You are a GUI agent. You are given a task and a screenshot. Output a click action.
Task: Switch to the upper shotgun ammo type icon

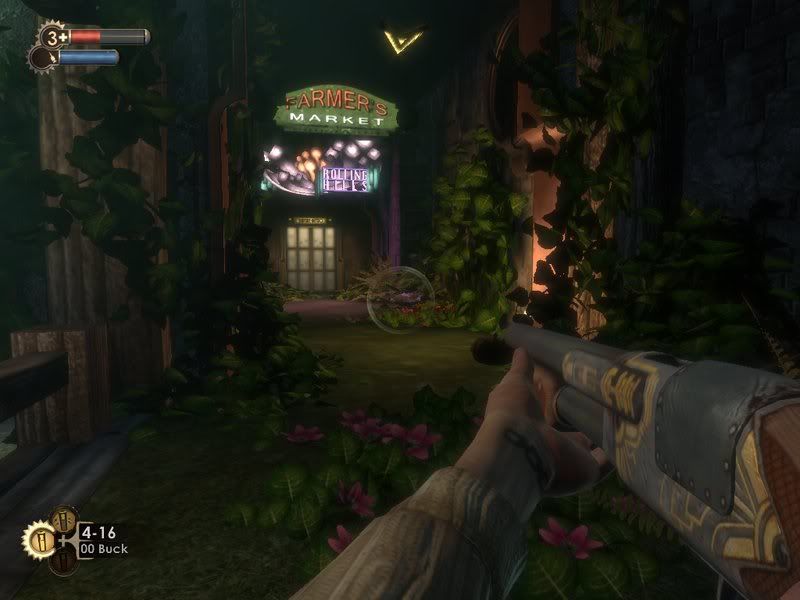(x=62, y=518)
